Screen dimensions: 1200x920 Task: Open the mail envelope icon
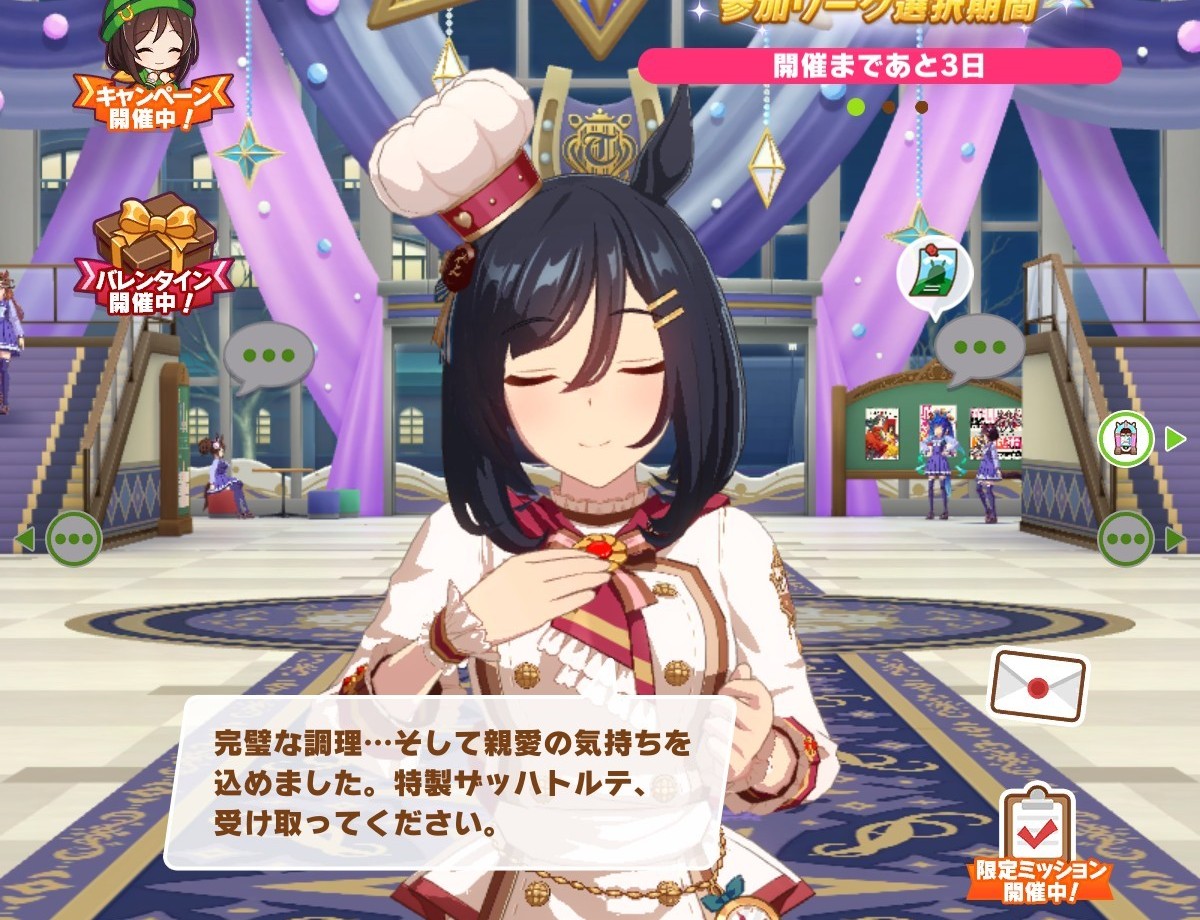click(x=1037, y=685)
